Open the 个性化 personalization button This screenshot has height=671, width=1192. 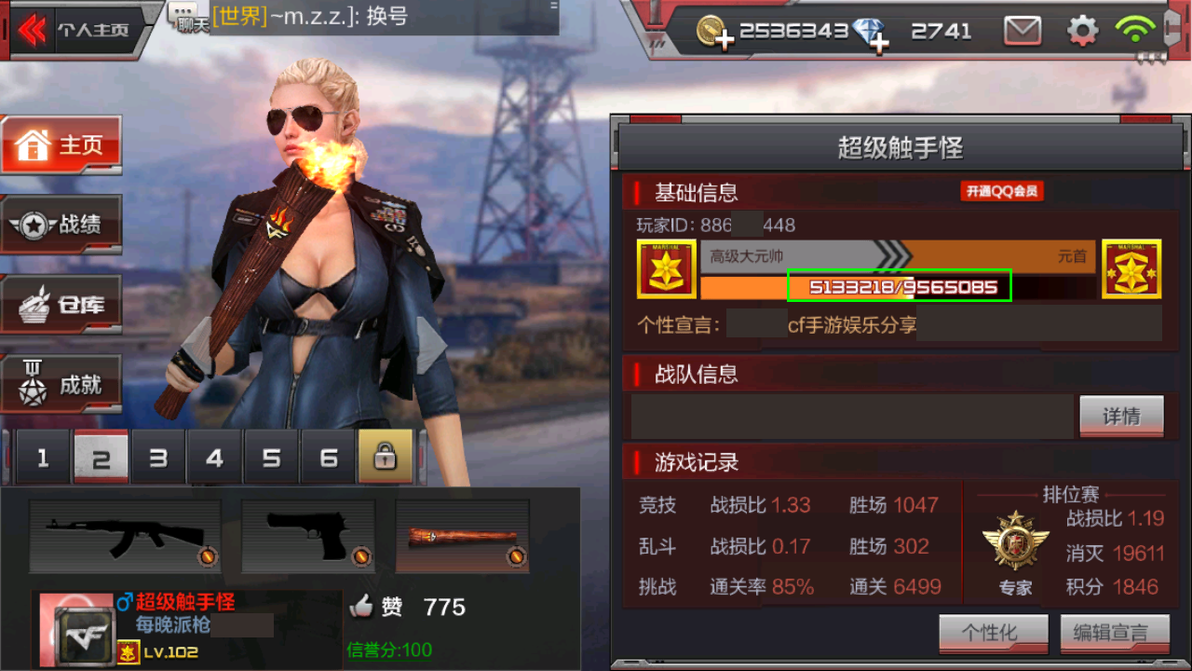pos(993,633)
